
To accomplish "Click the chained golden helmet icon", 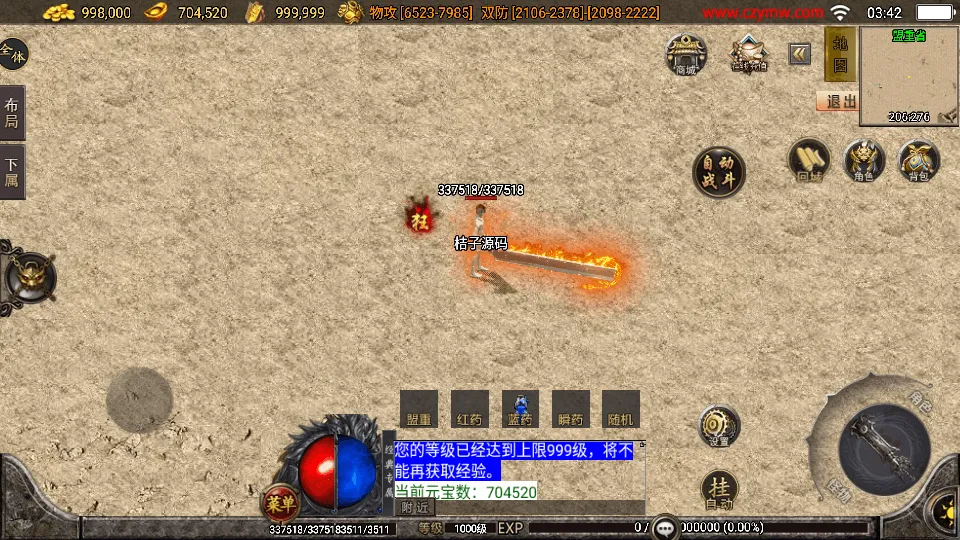I will [30, 276].
